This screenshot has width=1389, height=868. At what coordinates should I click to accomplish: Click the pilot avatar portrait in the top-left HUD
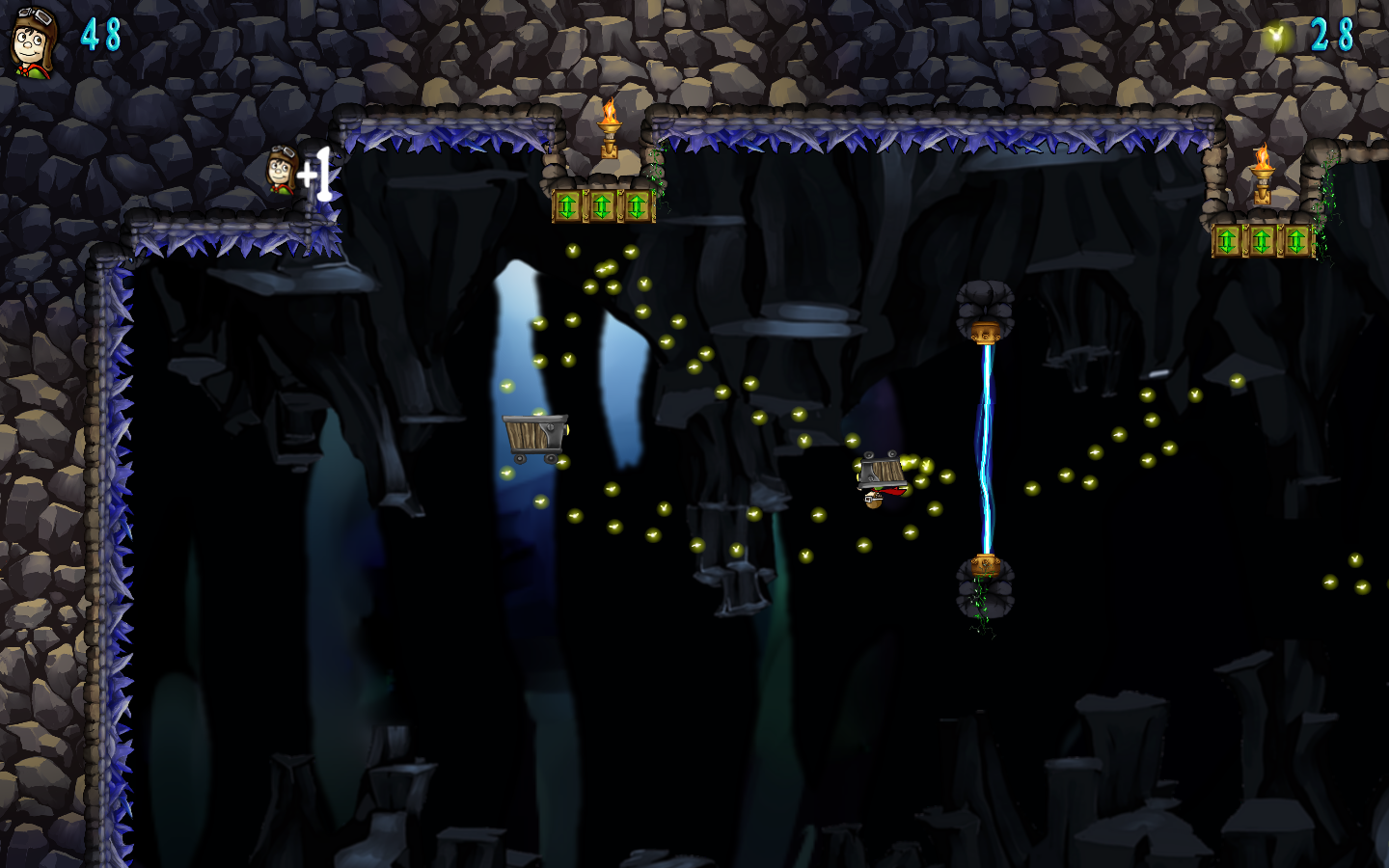click(32, 41)
